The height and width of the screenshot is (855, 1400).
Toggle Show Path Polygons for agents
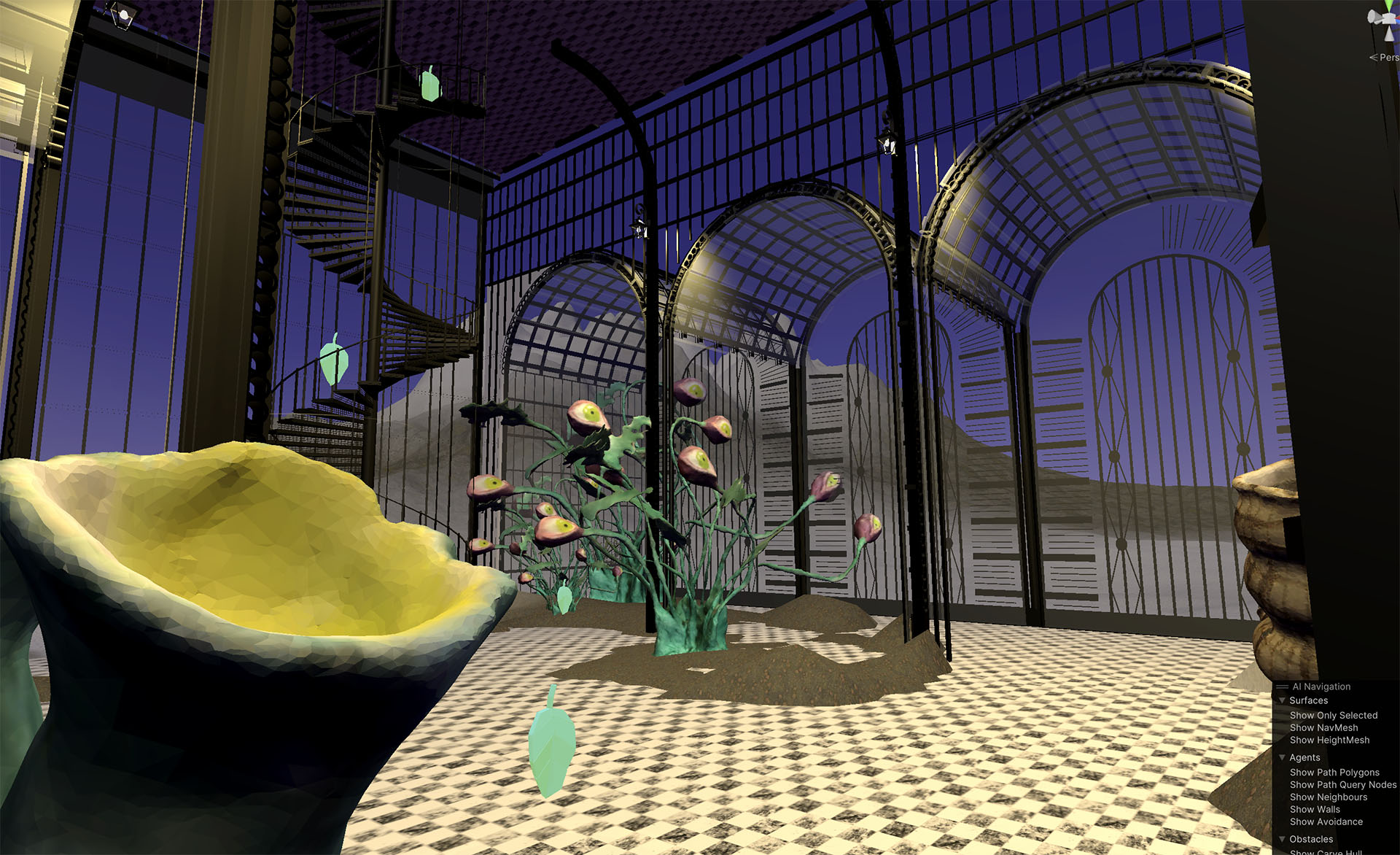pyautogui.click(x=1334, y=773)
